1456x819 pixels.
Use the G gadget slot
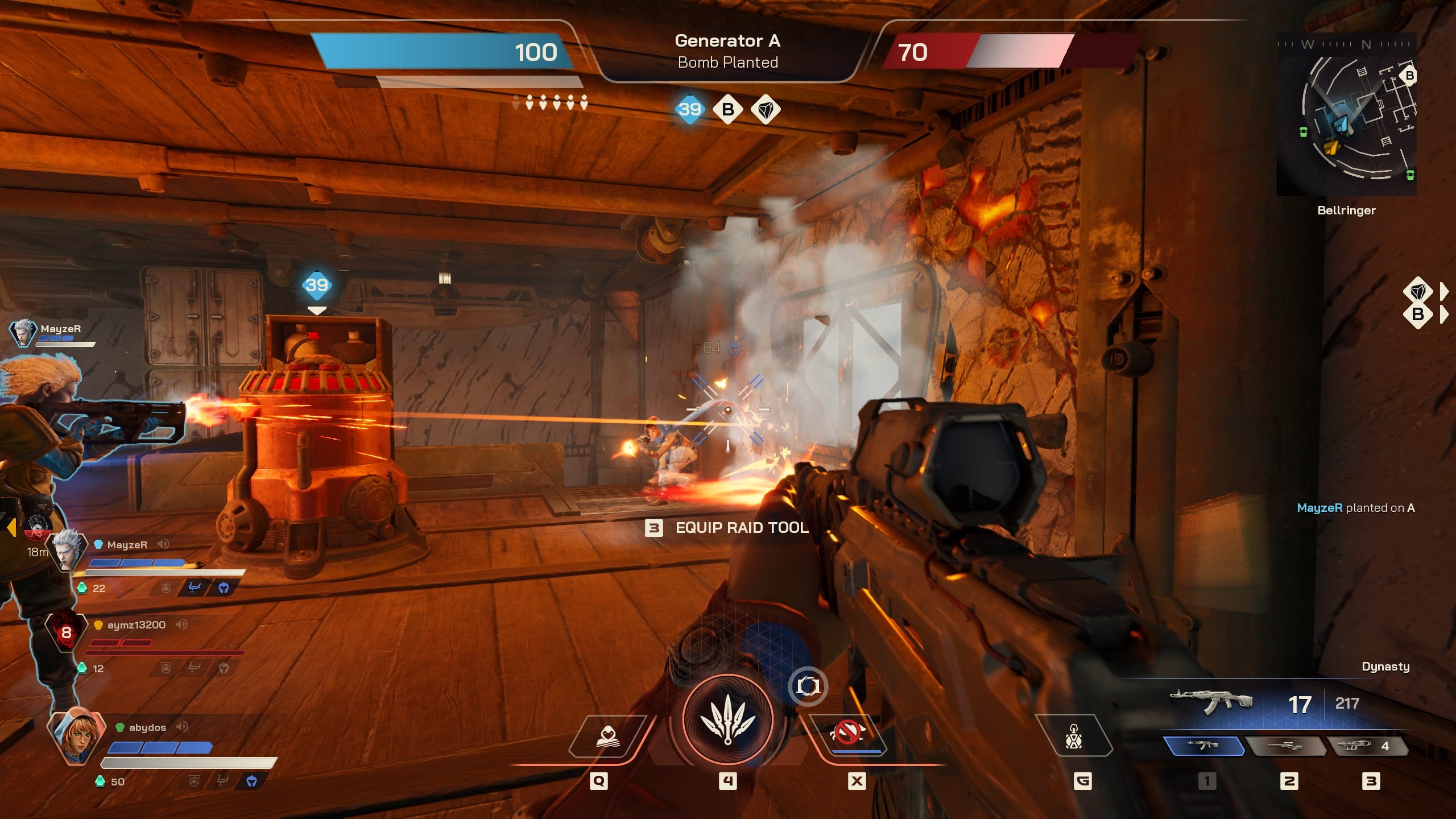pyautogui.click(x=1073, y=736)
